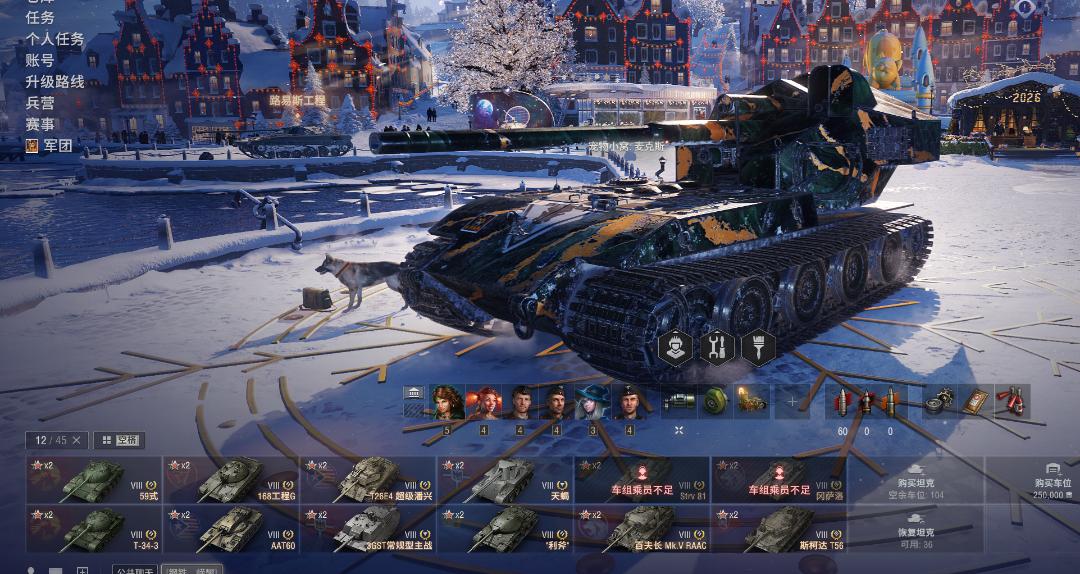
Task: Pick the T26E4 超级潘兴 tank card
Action: [x=367, y=480]
